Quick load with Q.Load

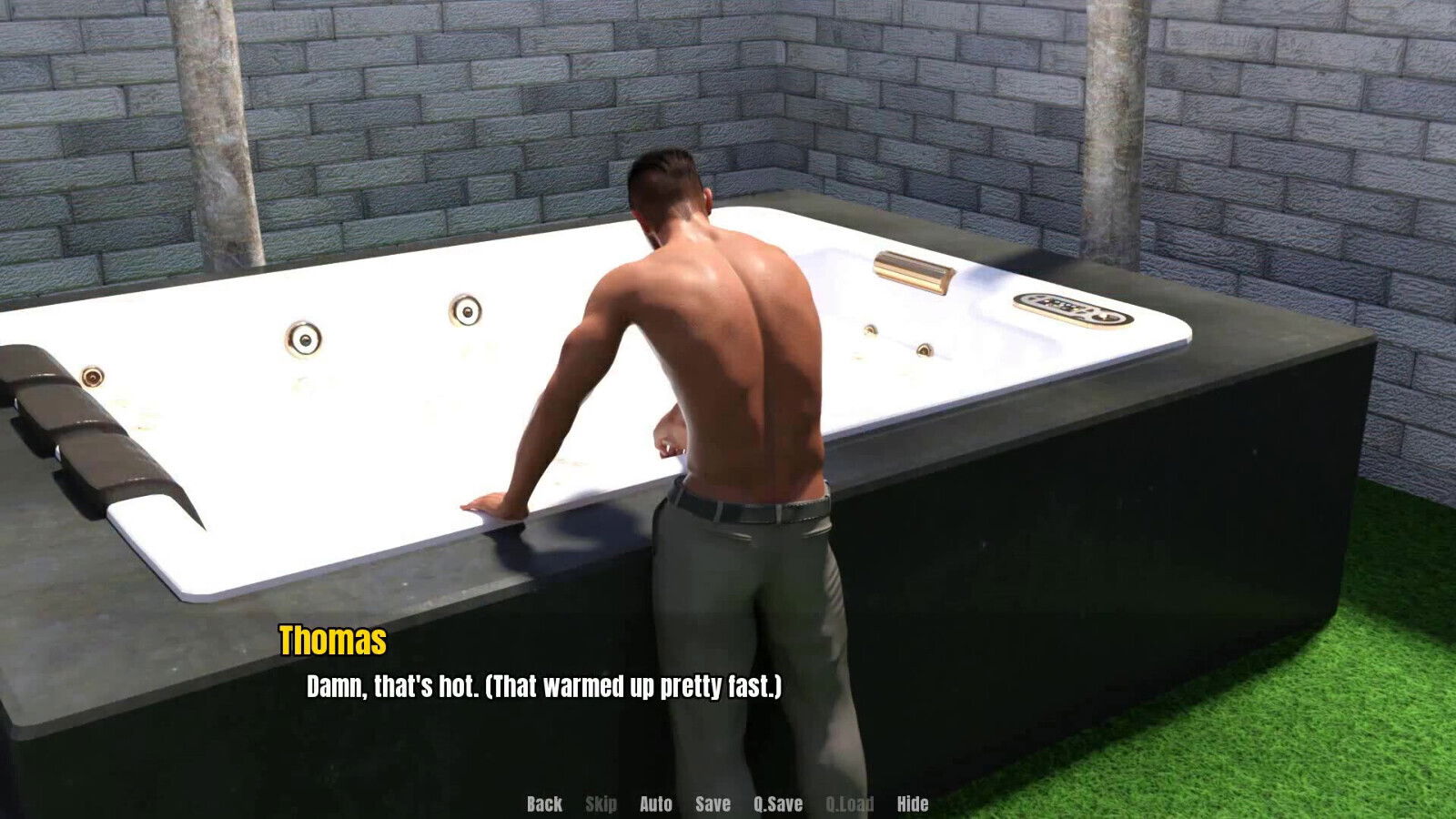point(849,804)
